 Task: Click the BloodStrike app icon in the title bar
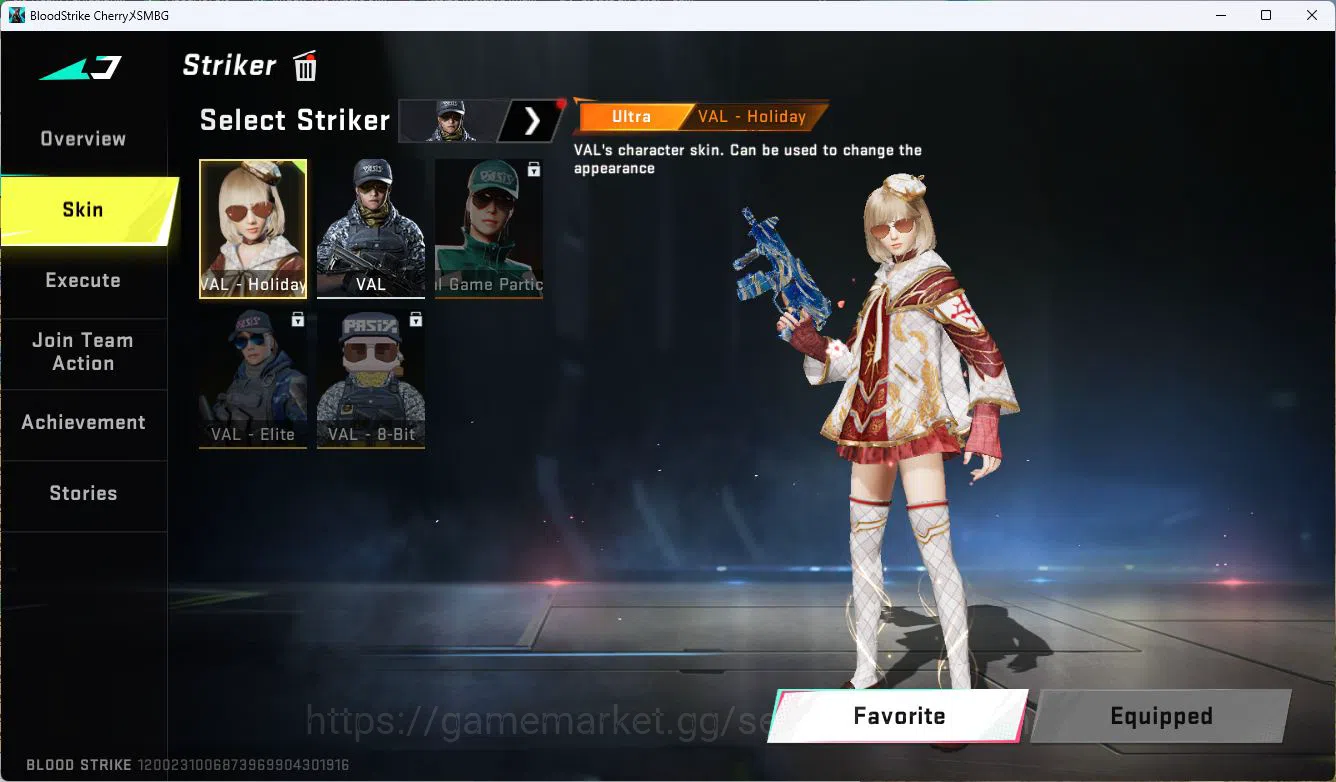point(14,15)
